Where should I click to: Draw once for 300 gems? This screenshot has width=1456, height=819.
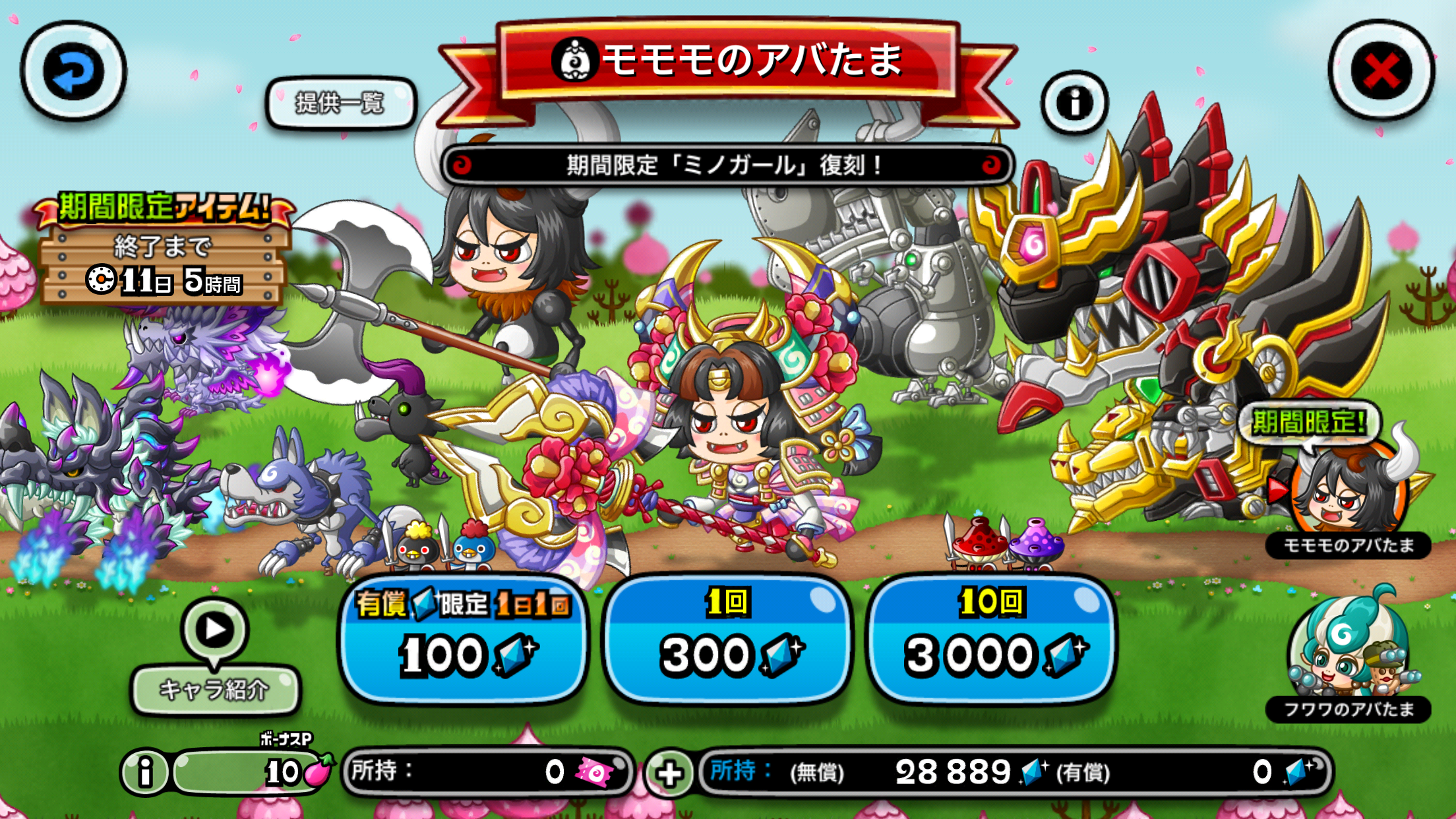coord(727,638)
